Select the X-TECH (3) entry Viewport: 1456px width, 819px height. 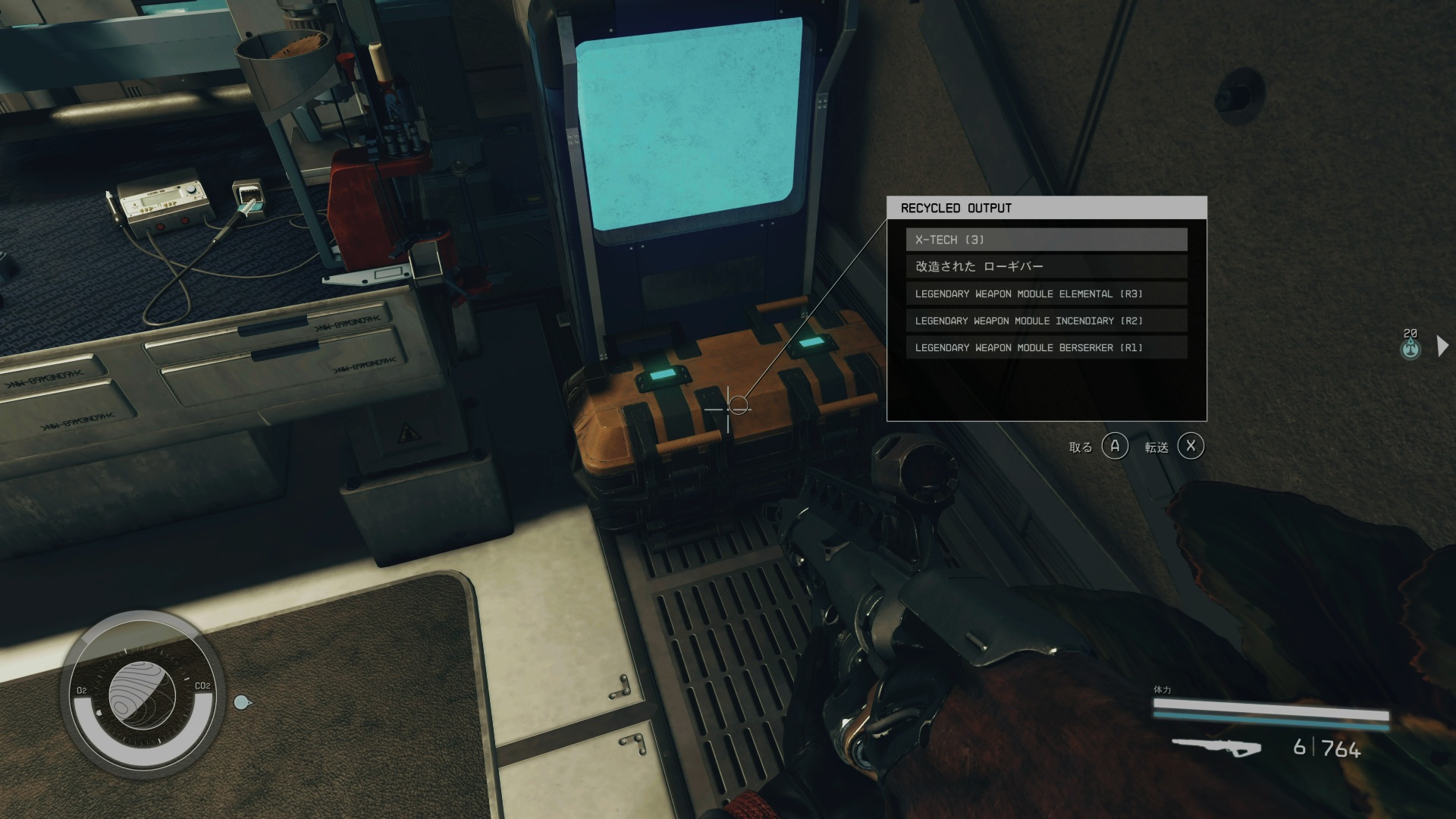click(1046, 240)
